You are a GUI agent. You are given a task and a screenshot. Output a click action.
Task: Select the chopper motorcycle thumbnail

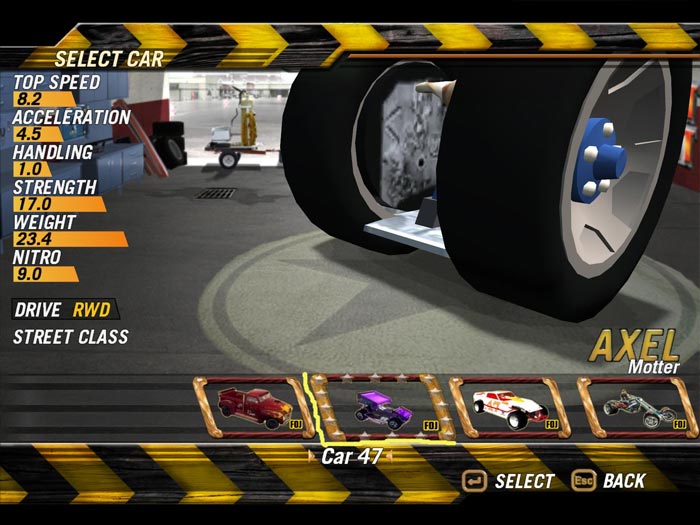(x=638, y=407)
